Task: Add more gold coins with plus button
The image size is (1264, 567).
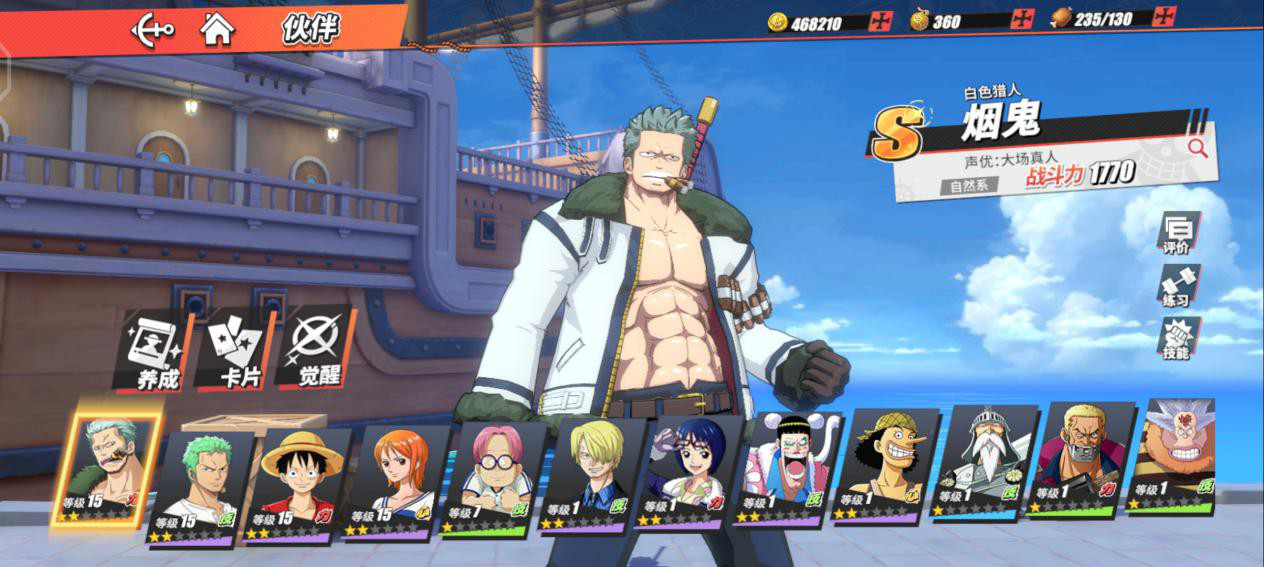Action: [x=881, y=21]
